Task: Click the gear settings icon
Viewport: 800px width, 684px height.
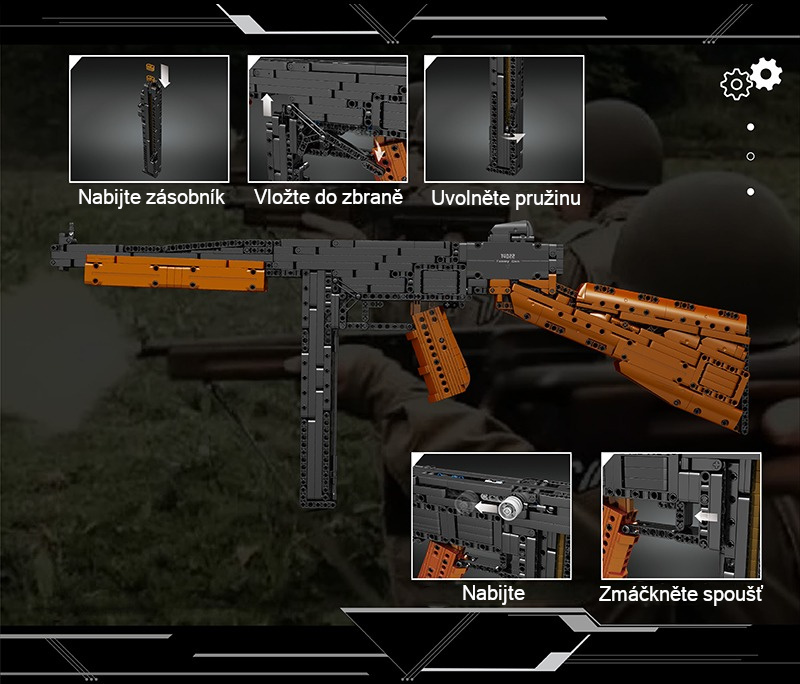Action: [752, 78]
